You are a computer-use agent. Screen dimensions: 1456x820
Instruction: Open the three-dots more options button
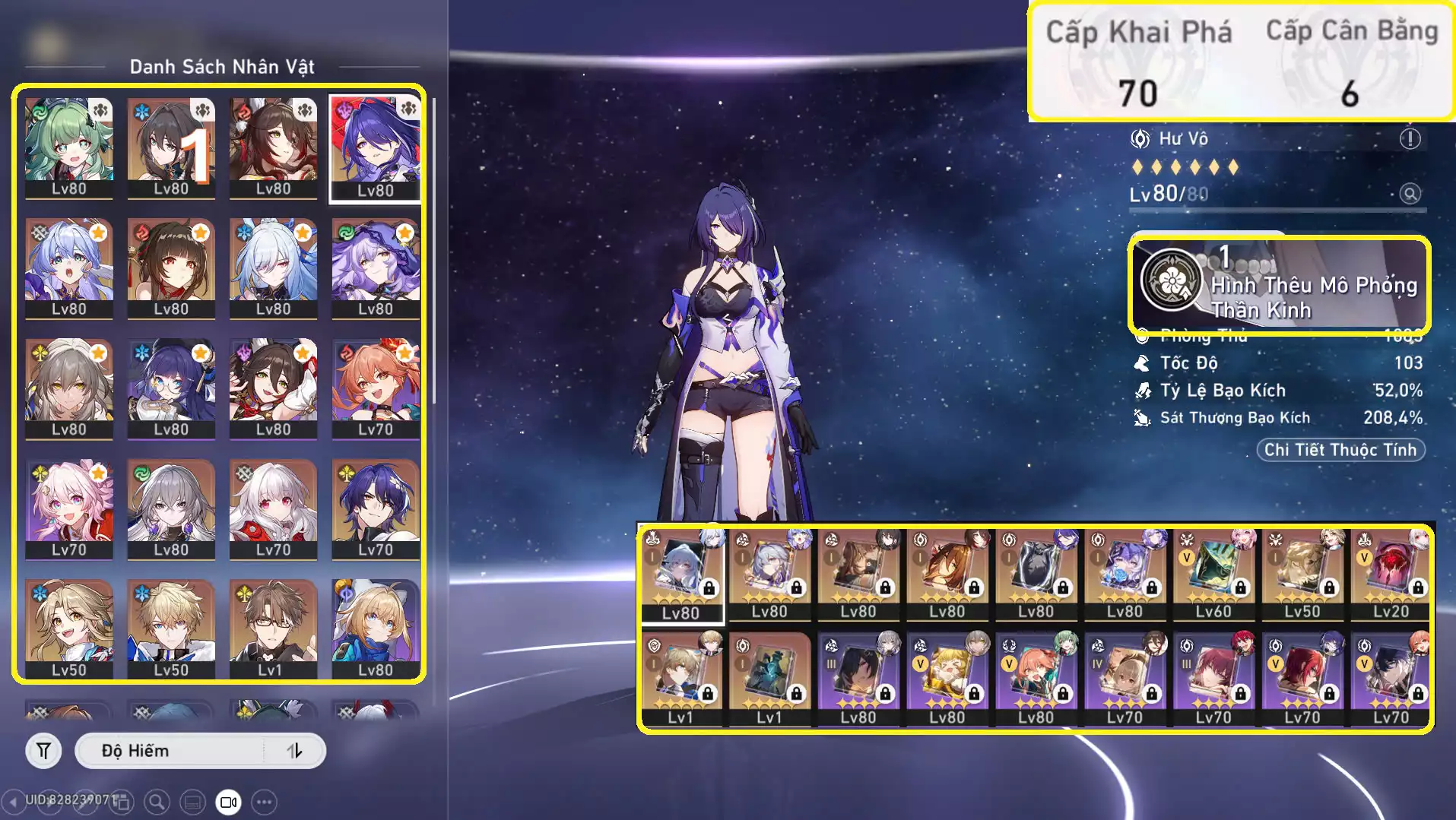[264, 802]
